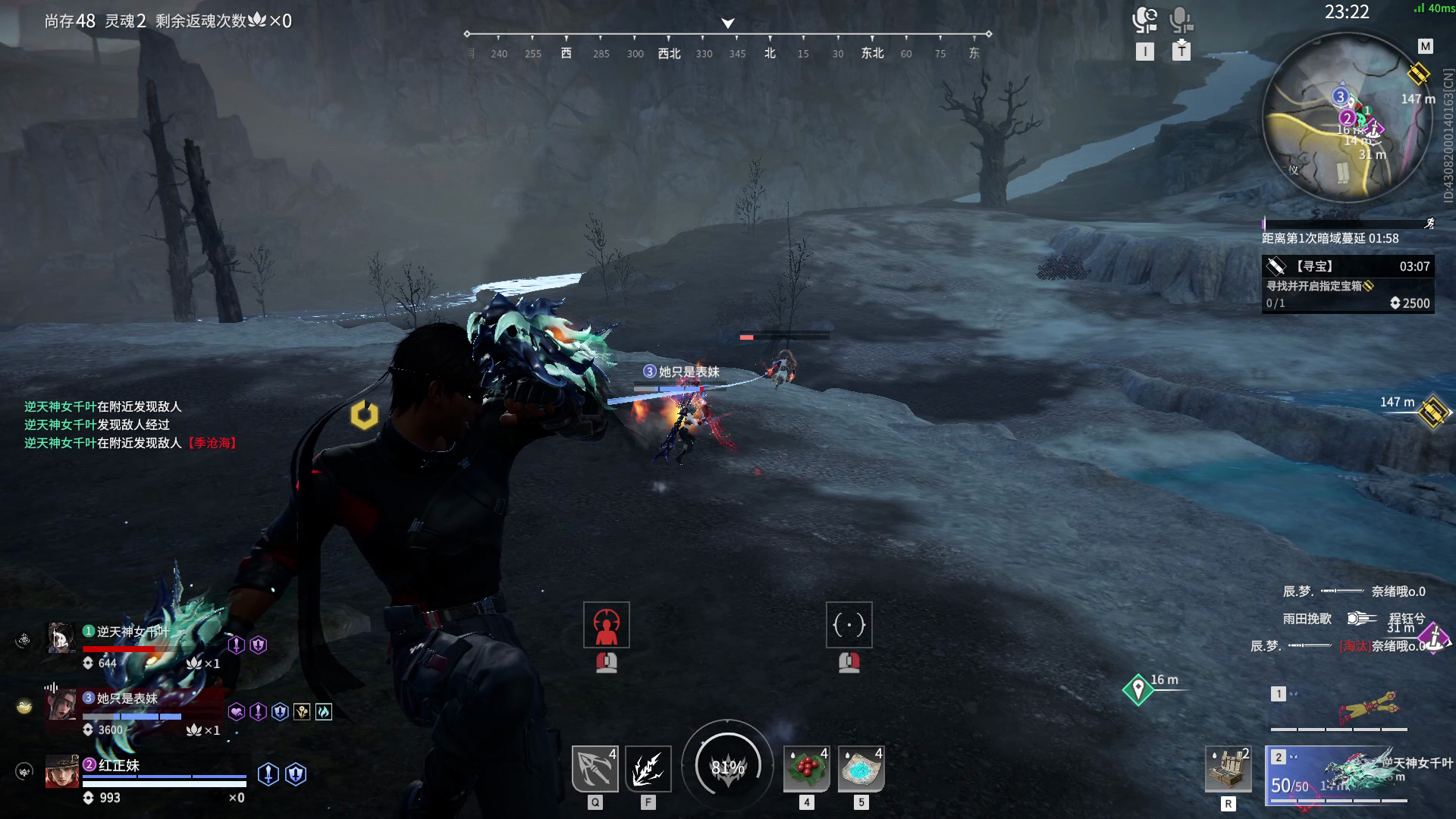The height and width of the screenshot is (819, 1456).
Task: Select teammate 逆天神女千叶 portrait
Action: [61, 639]
